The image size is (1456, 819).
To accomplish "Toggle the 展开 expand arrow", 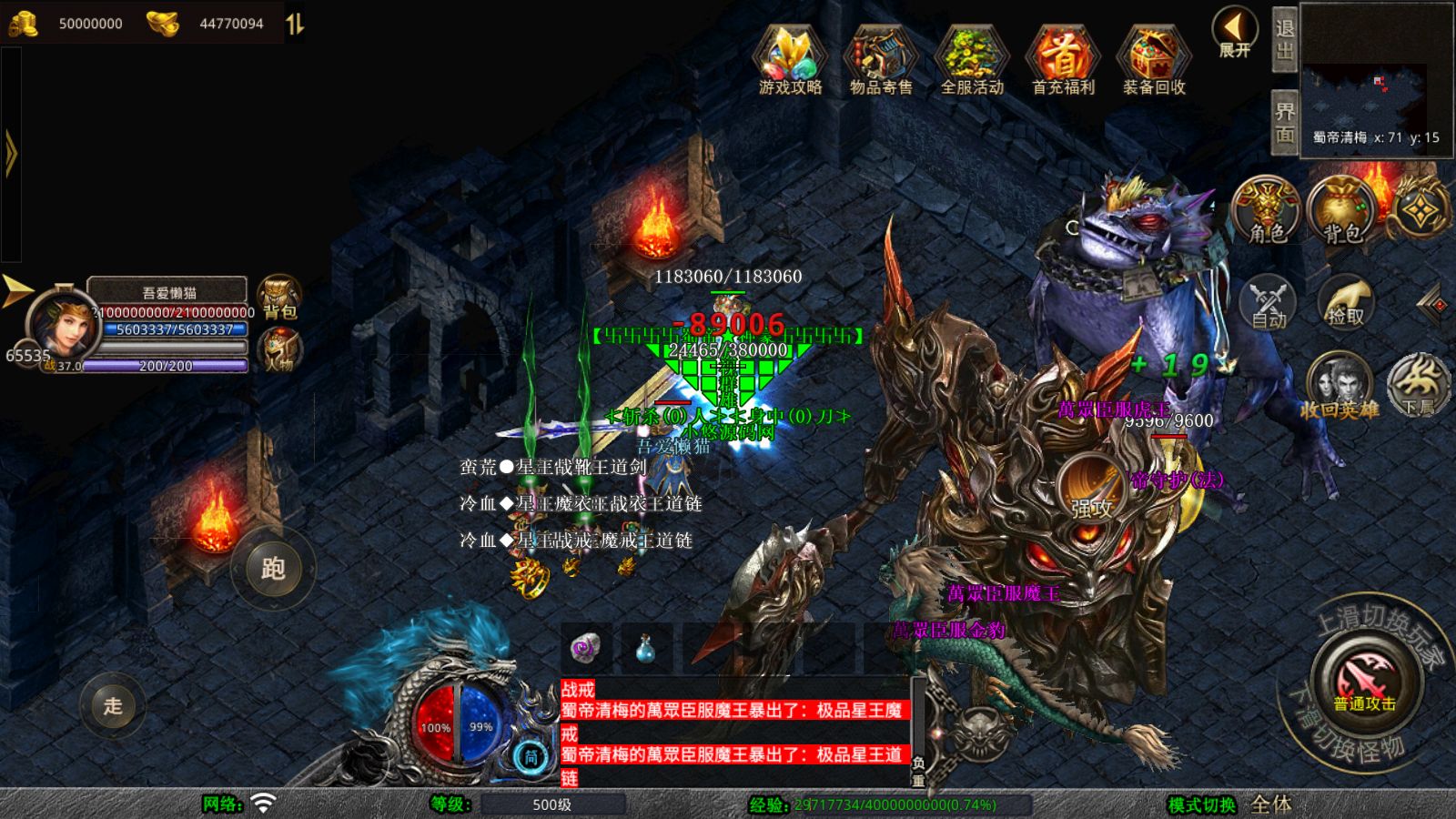I will (x=1235, y=33).
